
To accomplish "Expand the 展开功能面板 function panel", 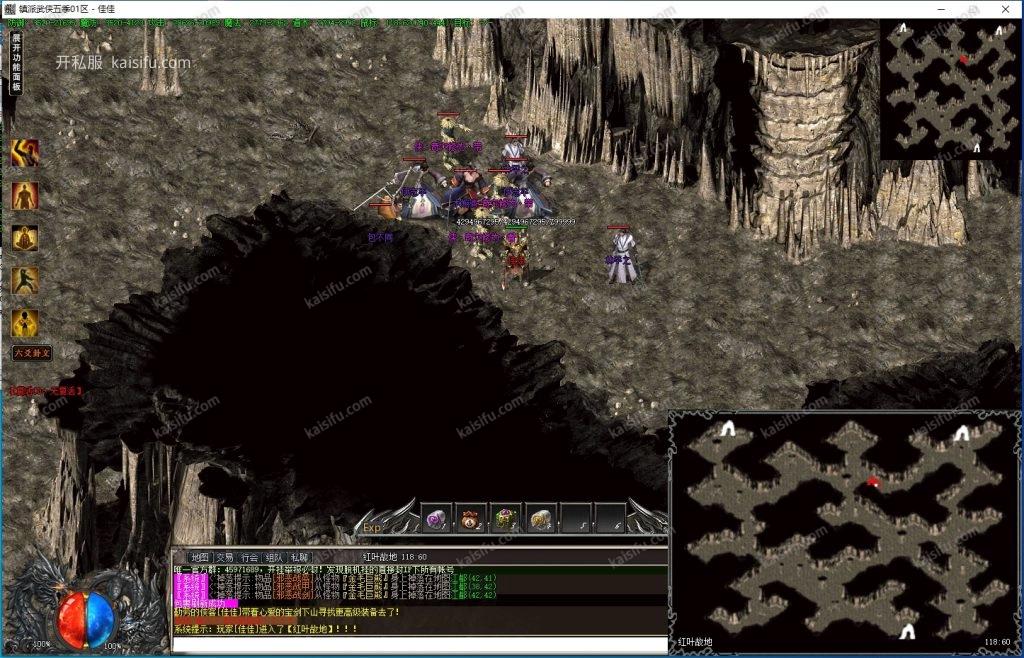I will tap(16, 62).
